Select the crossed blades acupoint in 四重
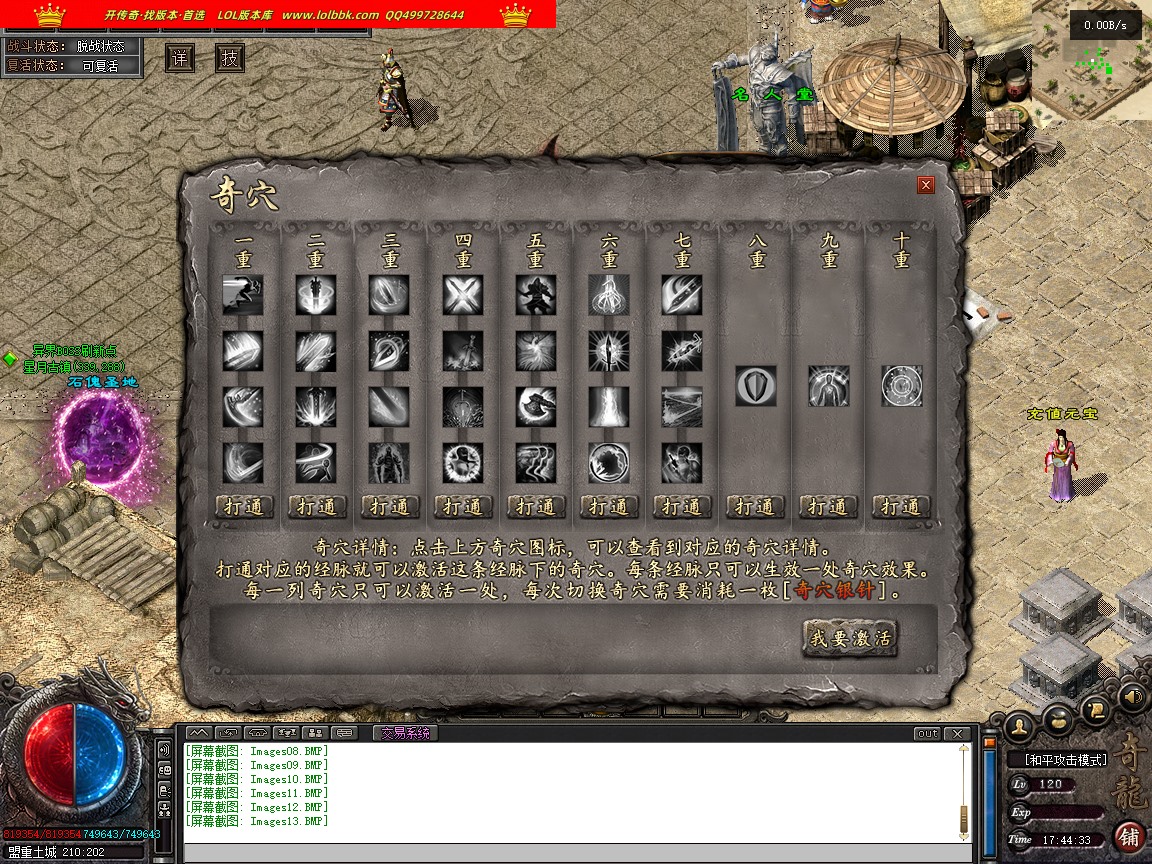This screenshot has height=864, width=1152. [x=463, y=296]
